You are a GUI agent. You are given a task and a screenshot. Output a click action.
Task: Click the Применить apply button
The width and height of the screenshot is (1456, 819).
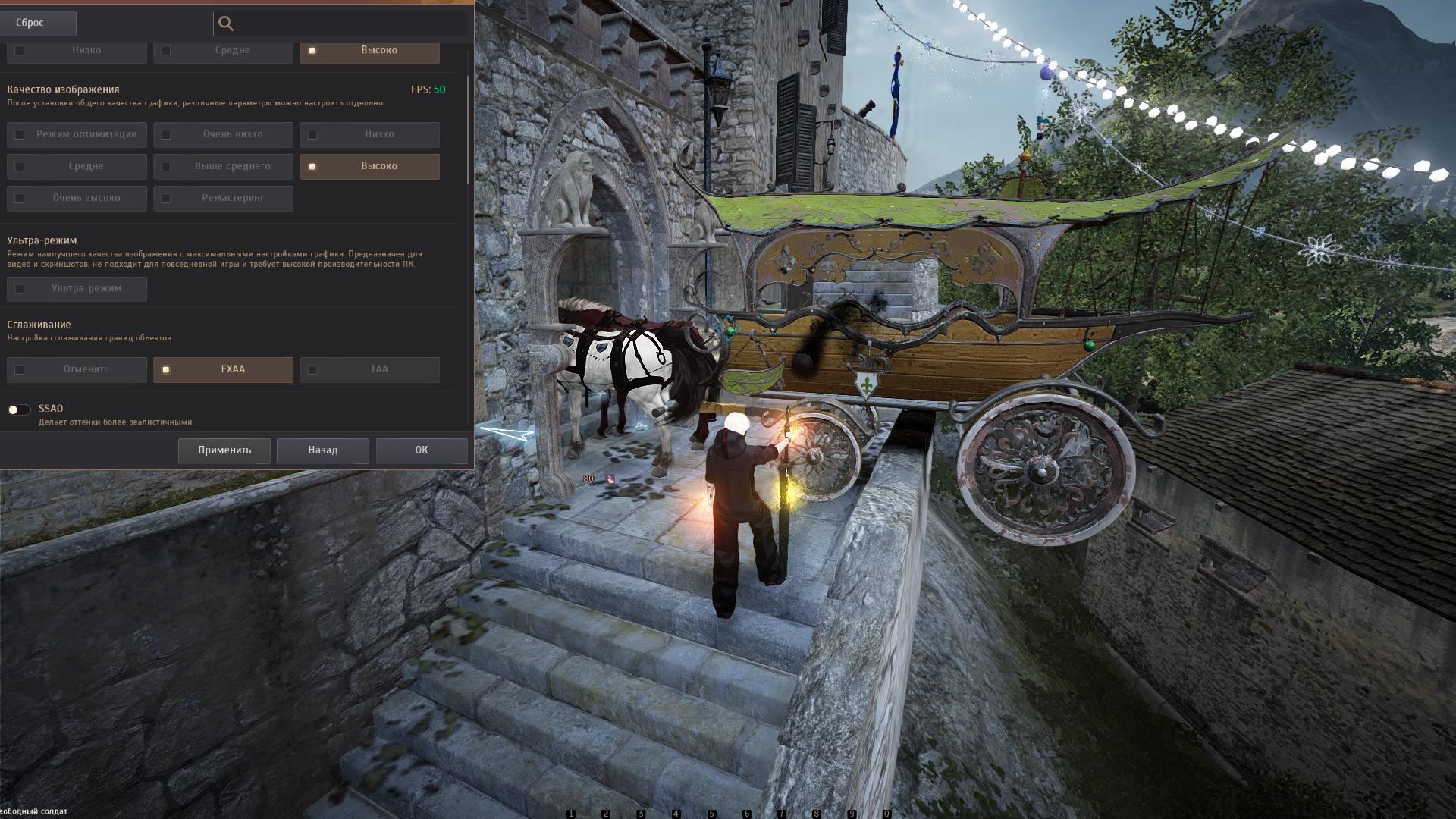tap(224, 450)
